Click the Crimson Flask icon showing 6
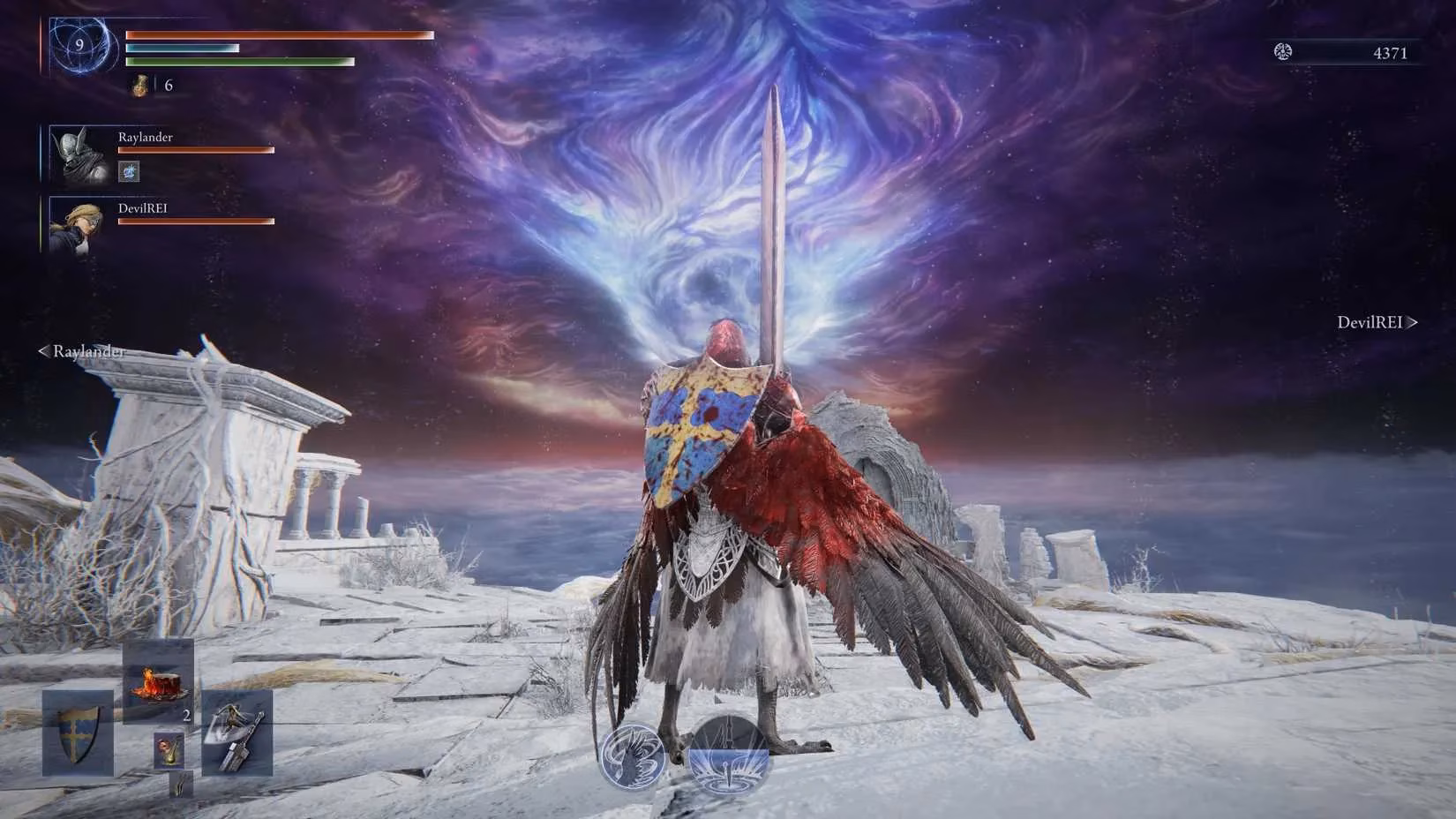The image size is (1456, 819). 140,86
